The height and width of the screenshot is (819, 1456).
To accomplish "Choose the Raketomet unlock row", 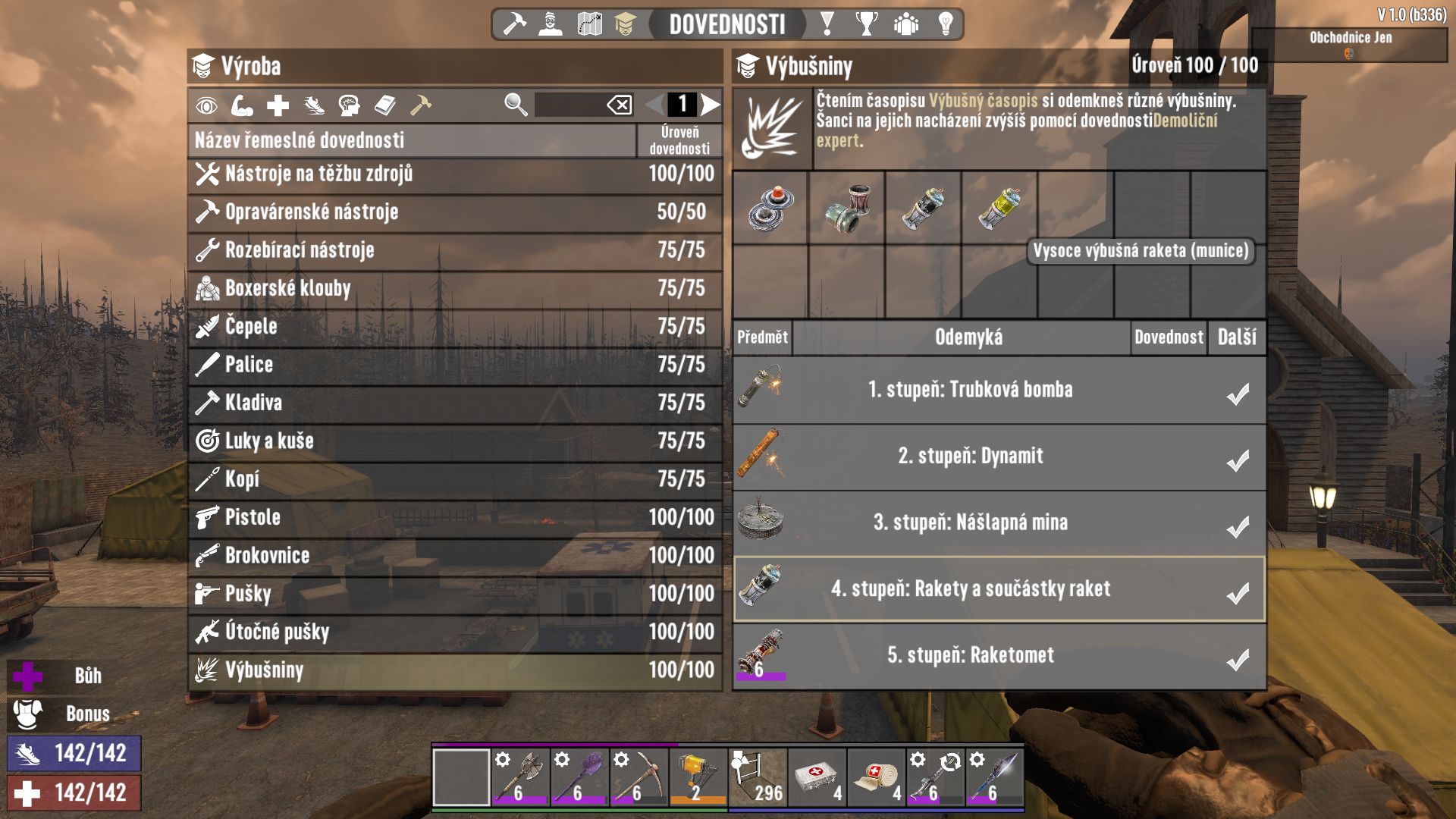I will click(x=999, y=655).
